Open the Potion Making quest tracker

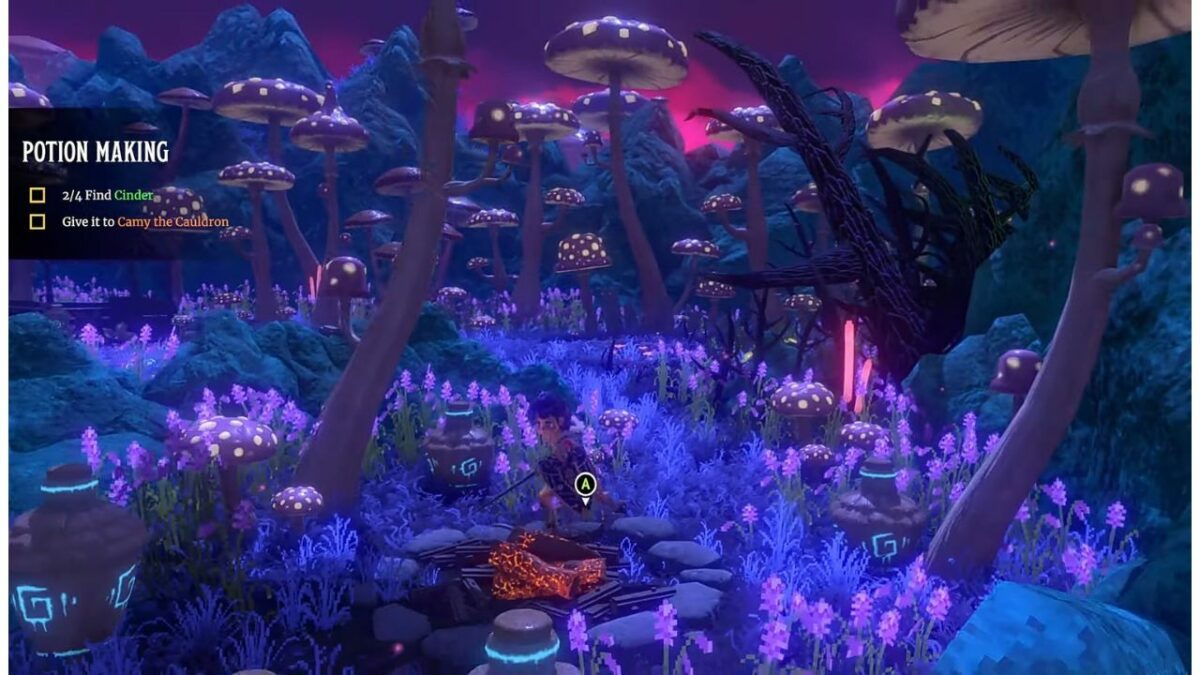[95, 152]
